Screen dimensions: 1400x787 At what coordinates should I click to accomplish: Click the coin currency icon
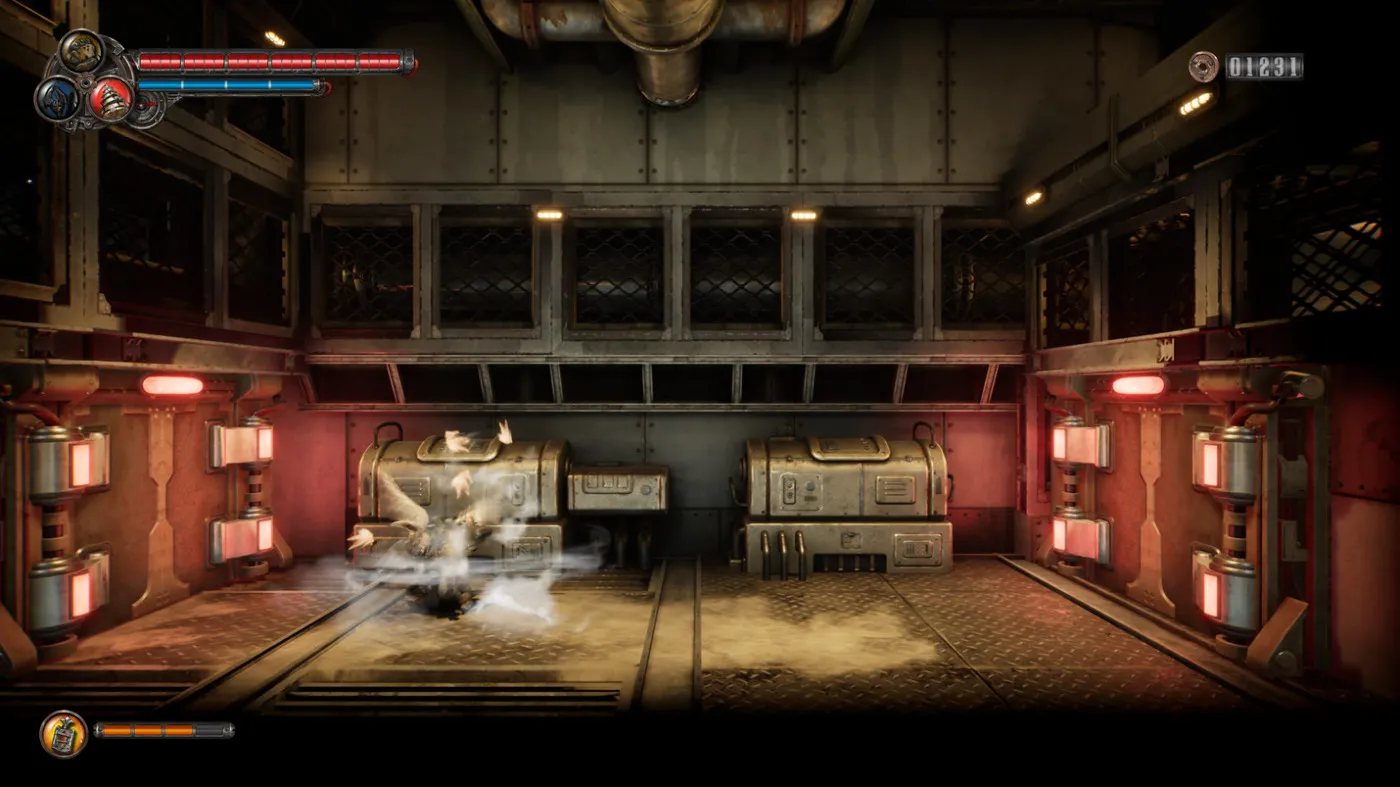(1203, 67)
